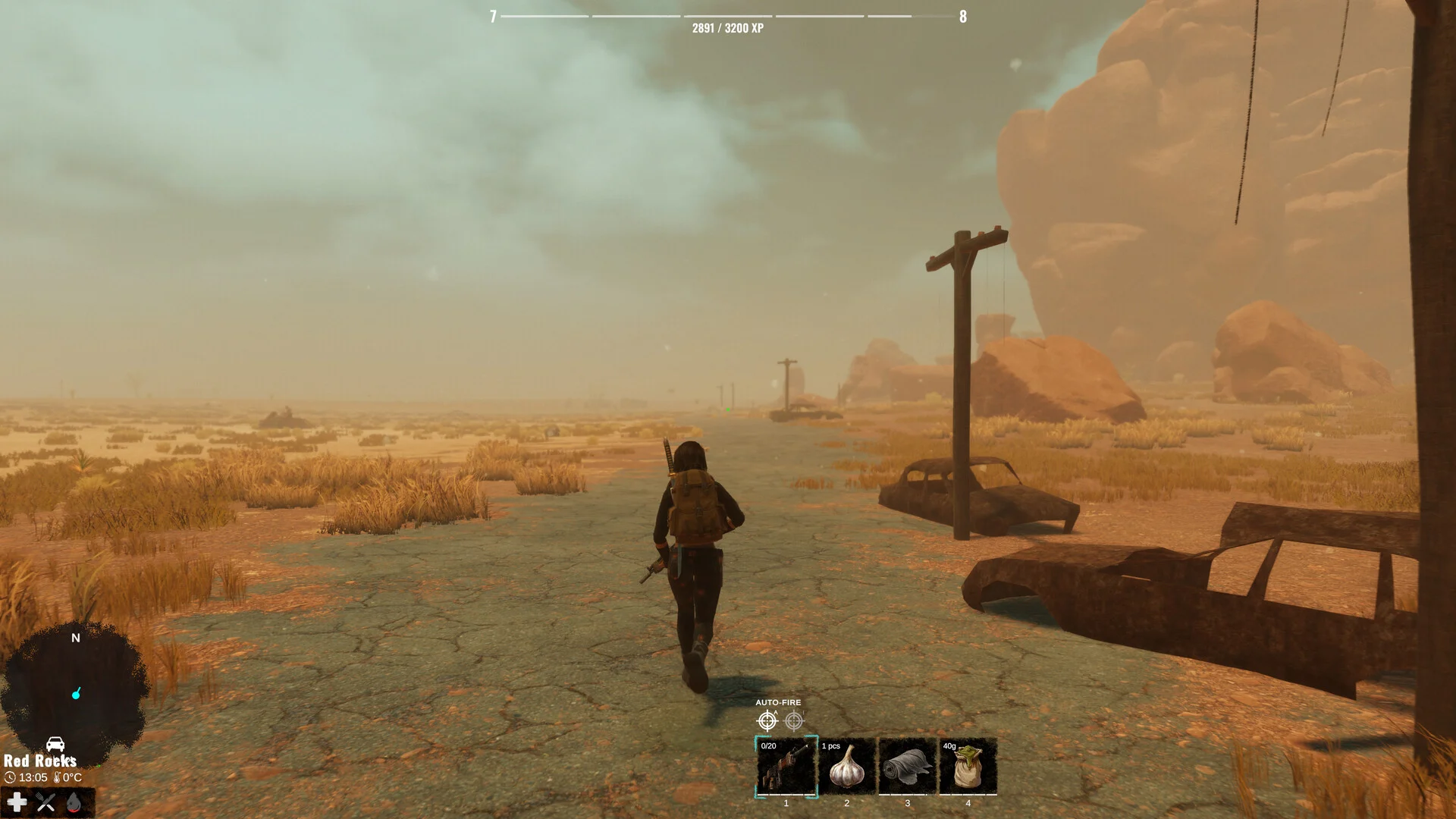
Task: Click the water drop thirst icon
Action: coord(74,802)
